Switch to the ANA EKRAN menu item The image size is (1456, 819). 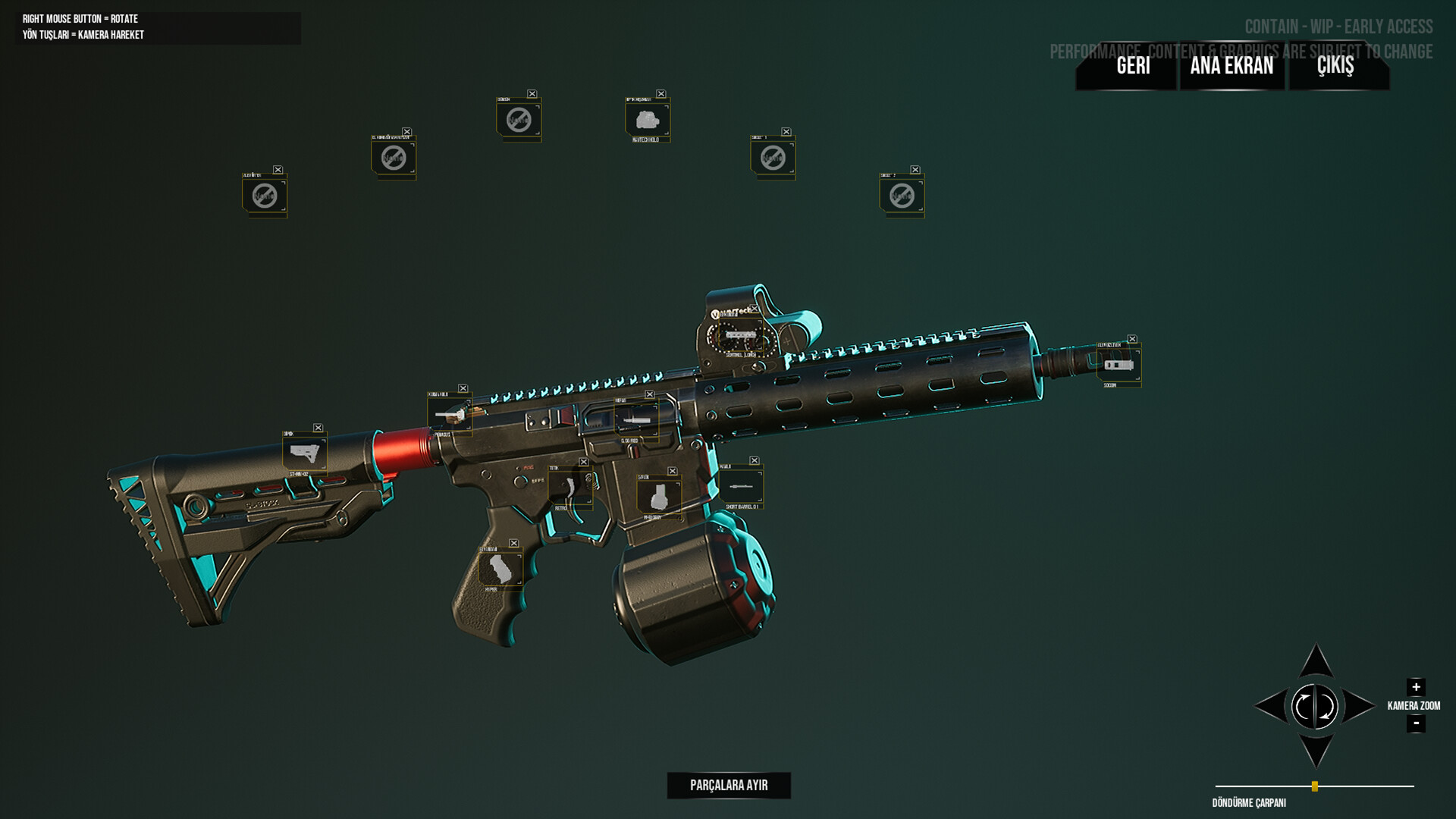[x=1231, y=67]
